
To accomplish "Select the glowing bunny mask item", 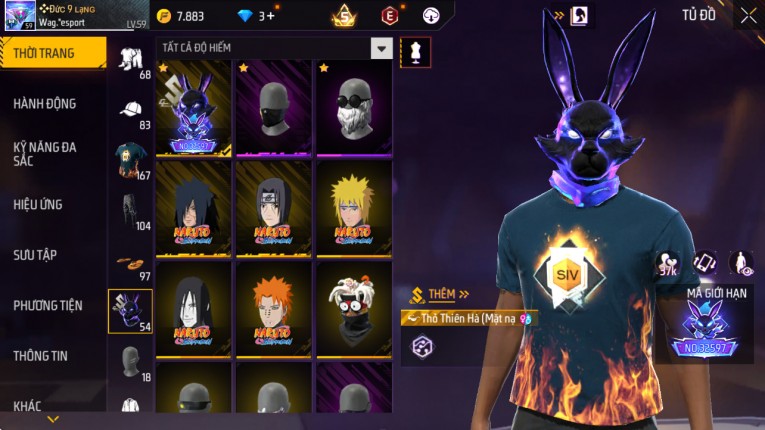I will pos(194,108).
